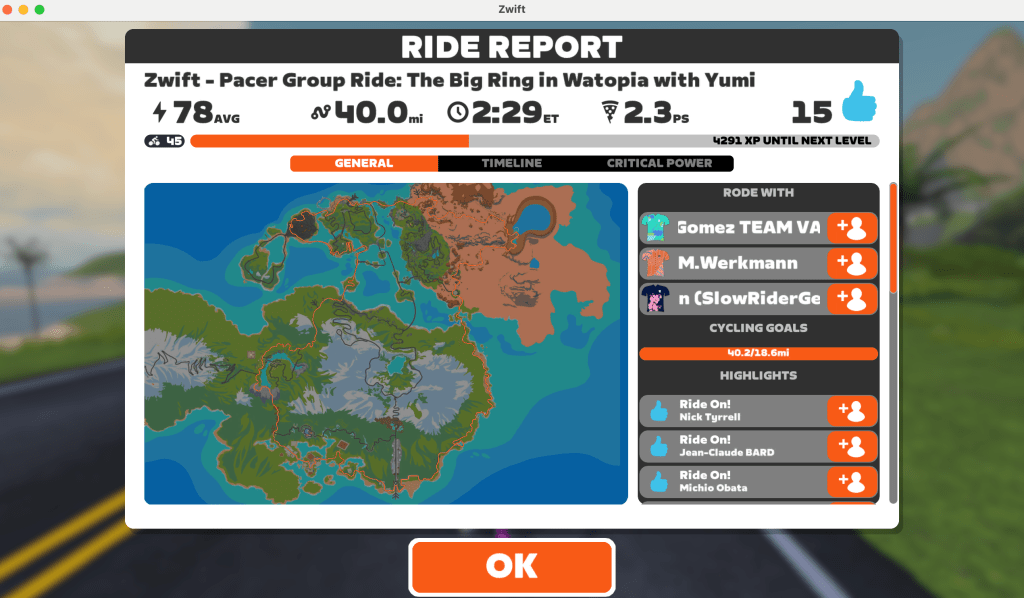The height and width of the screenshot is (598, 1024).
Task: Add Gomez TEAM VA as a follow
Action: click(x=853, y=228)
